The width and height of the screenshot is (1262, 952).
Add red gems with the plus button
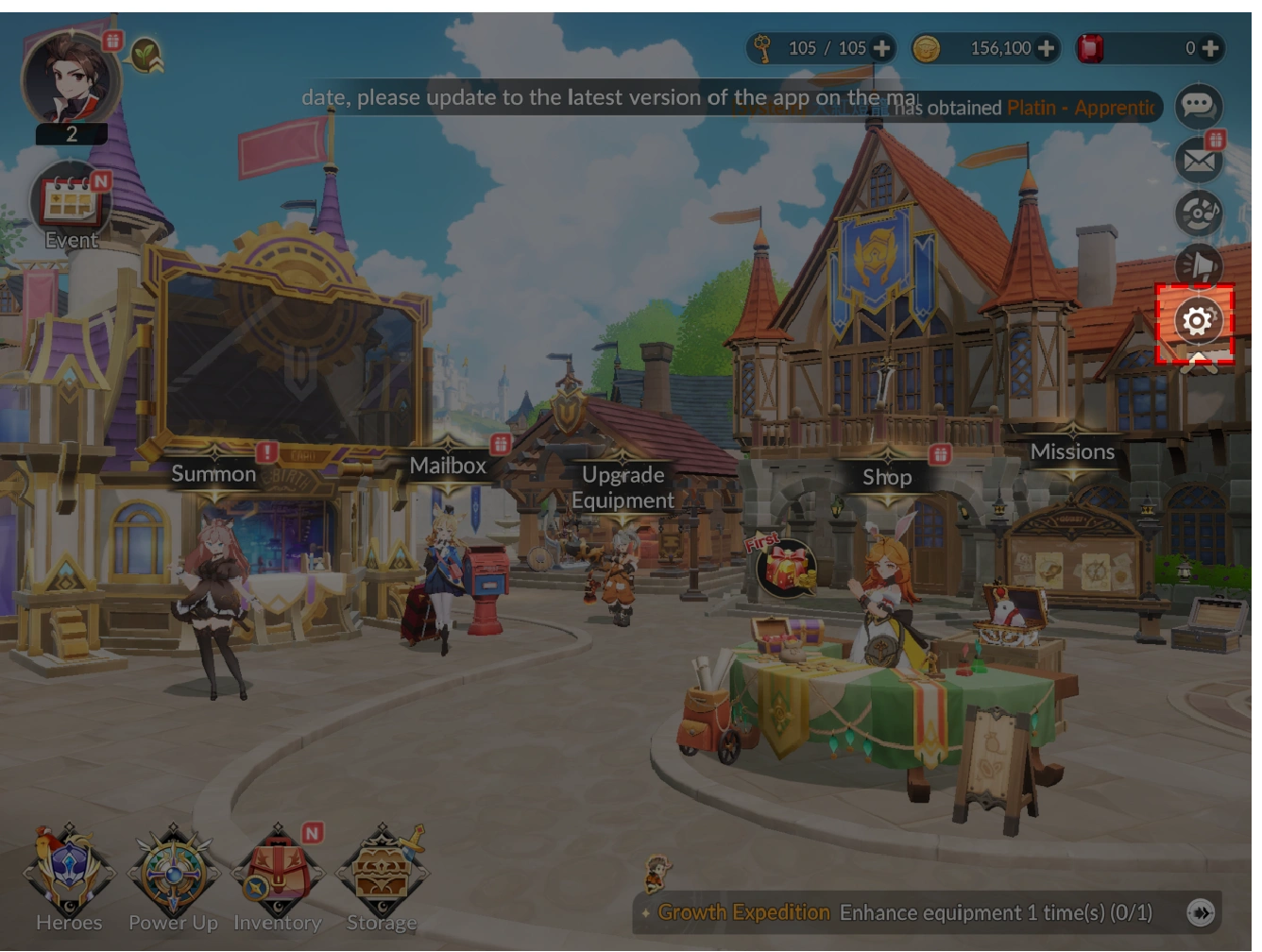[x=1210, y=48]
